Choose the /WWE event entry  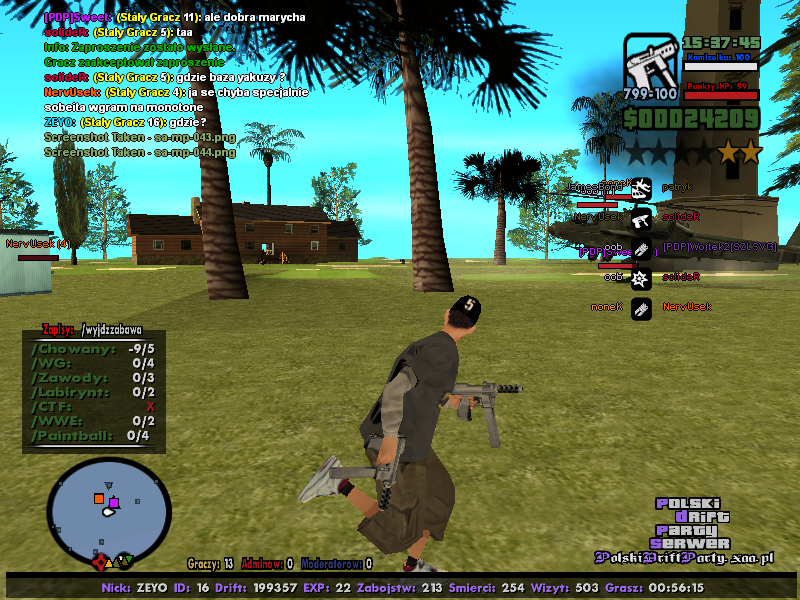(x=93, y=421)
